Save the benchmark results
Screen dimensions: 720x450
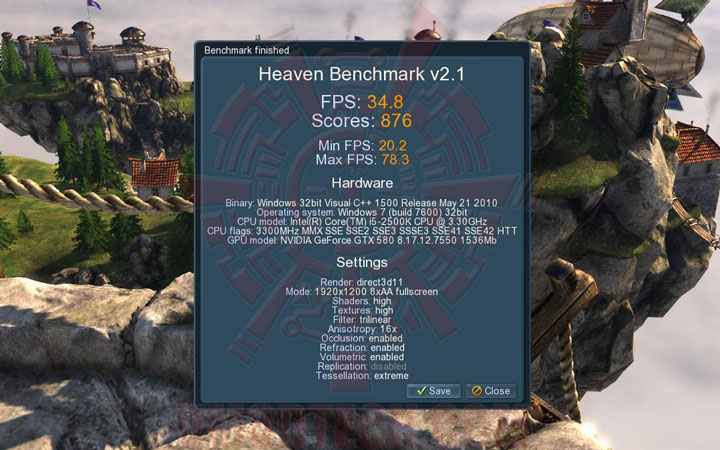tap(433, 391)
